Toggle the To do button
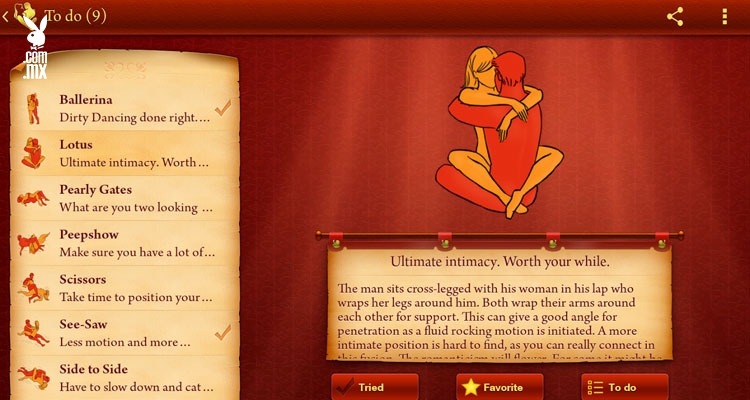The image size is (750, 400). pos(624,387)
